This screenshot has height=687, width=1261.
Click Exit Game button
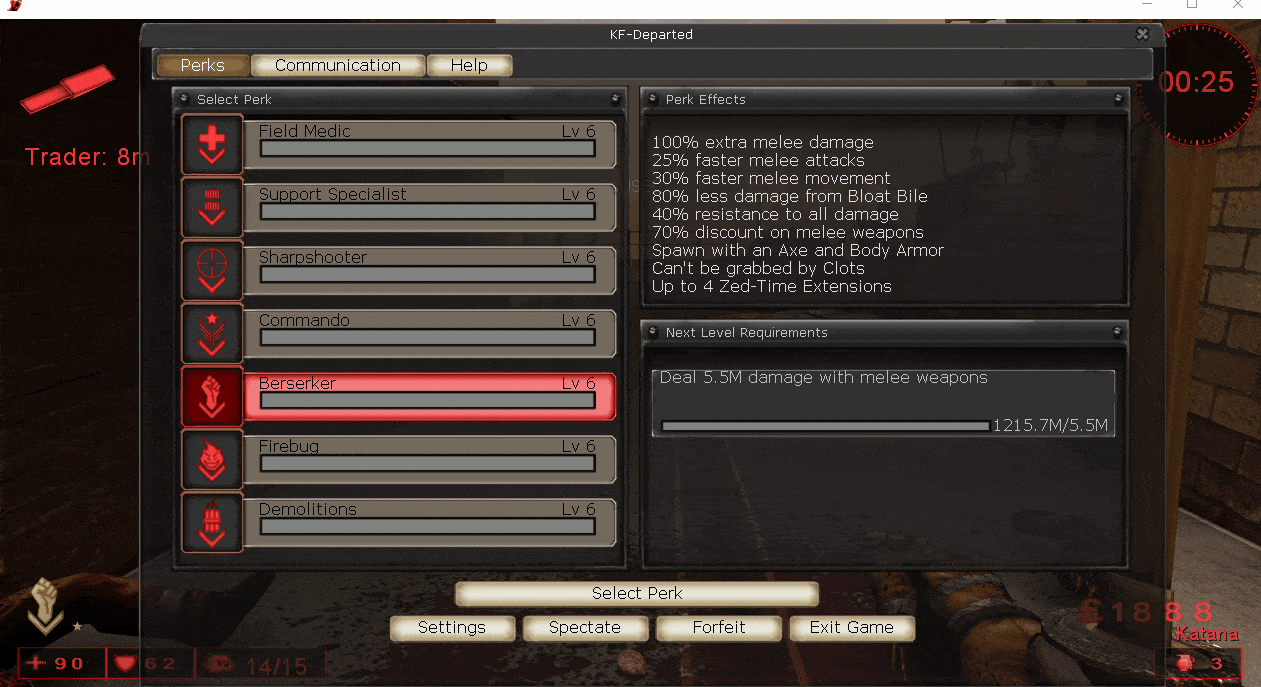[852, 628]
